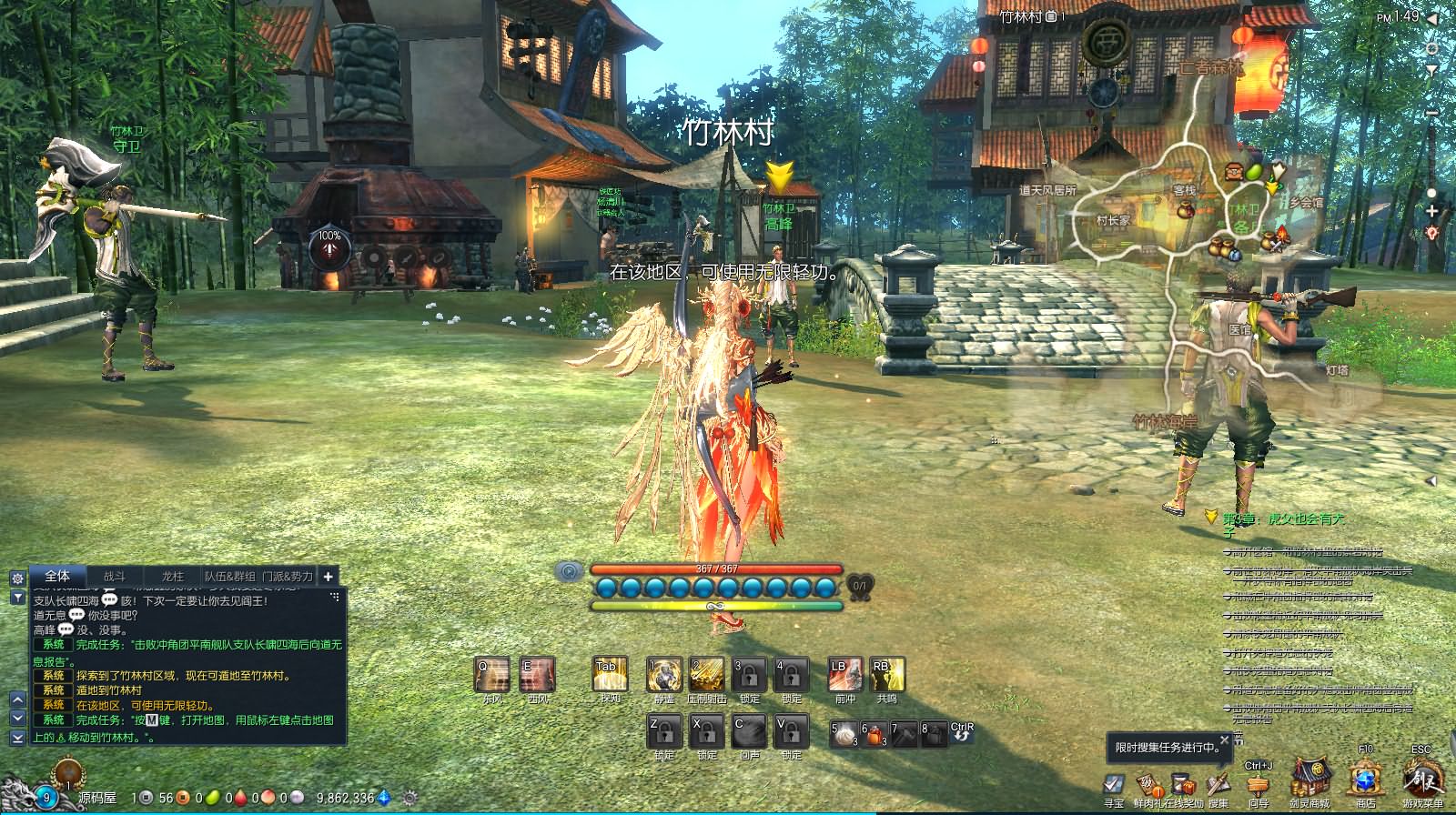Trigger the 探知 skill icon
This screenshot has width=1456, height=815.
click(610, 675)
